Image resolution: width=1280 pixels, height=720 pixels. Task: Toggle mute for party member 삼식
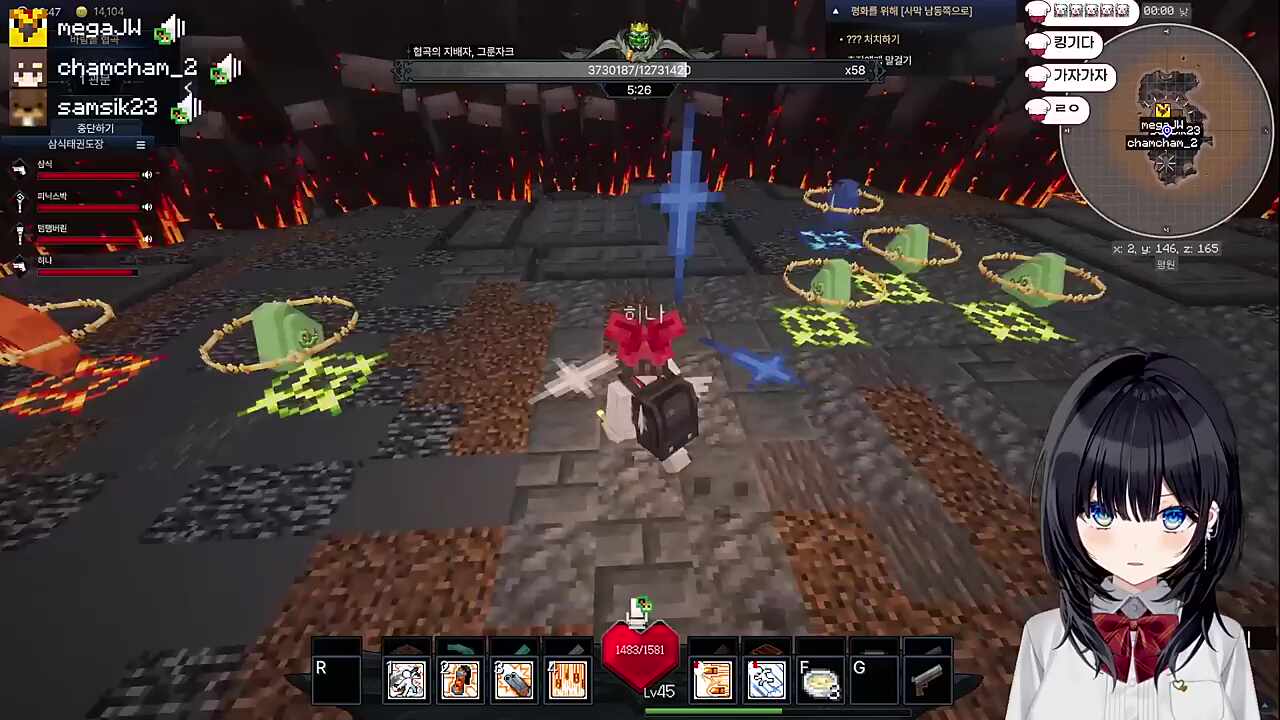[147, 175]
